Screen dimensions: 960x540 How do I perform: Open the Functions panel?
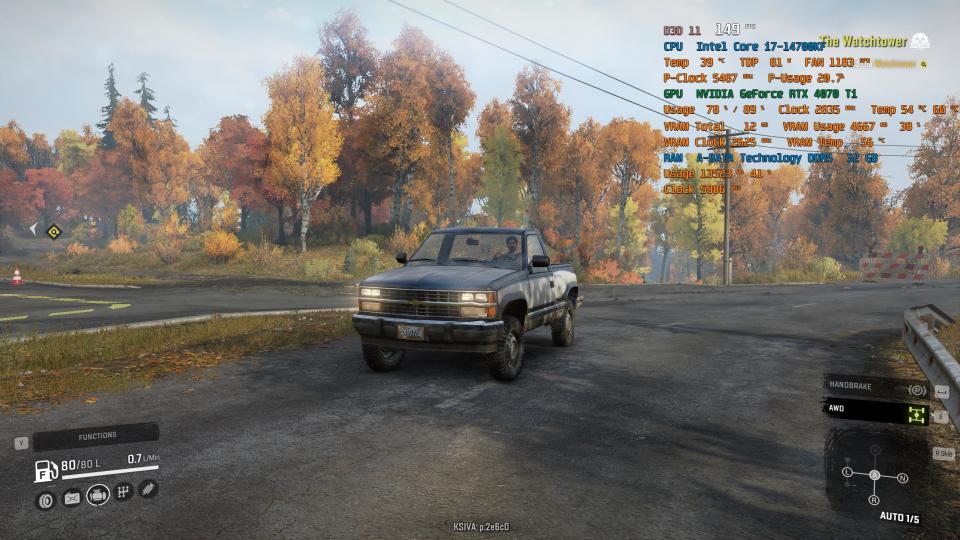pos(96,436)
